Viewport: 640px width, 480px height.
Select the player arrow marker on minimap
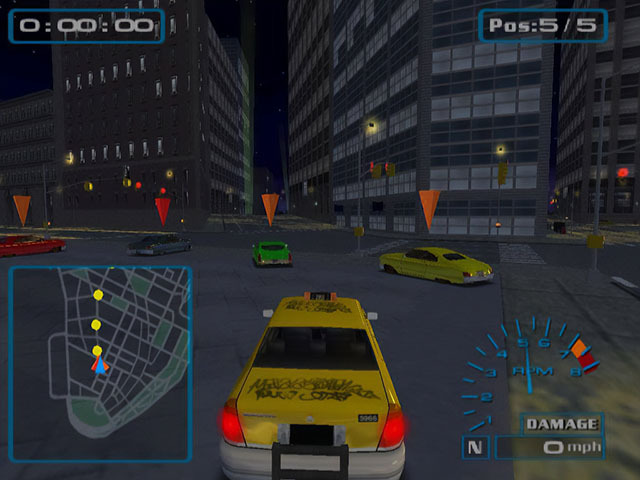click(x=99, y=366)
